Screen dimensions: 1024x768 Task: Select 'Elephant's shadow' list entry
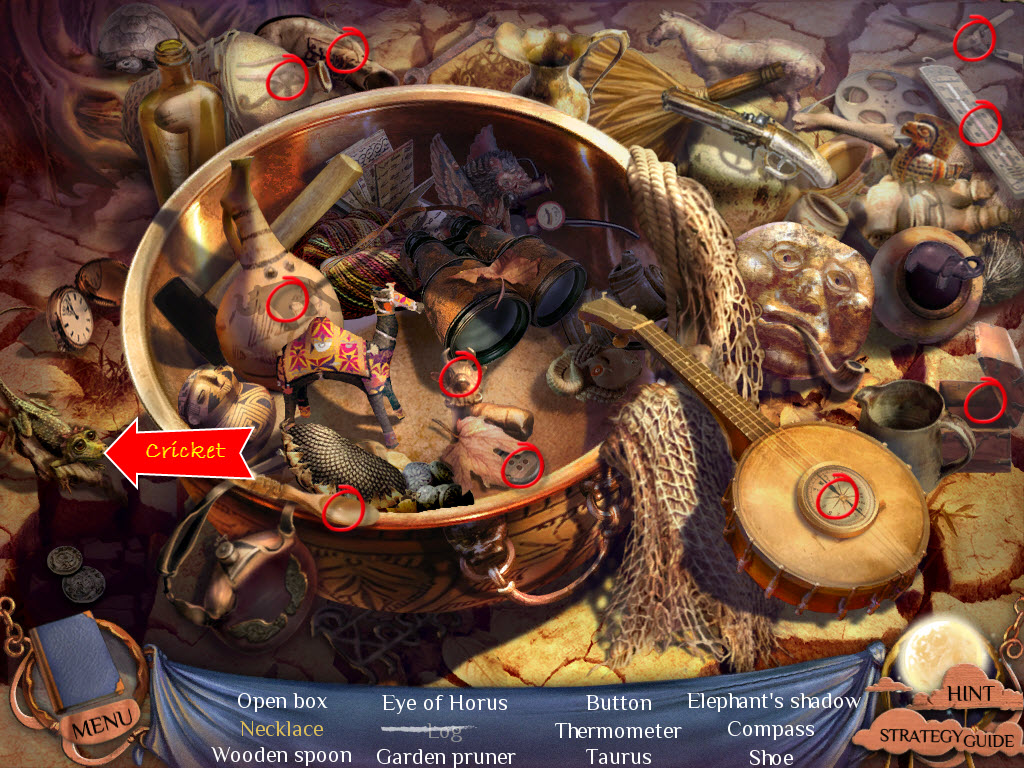(773, 701)
